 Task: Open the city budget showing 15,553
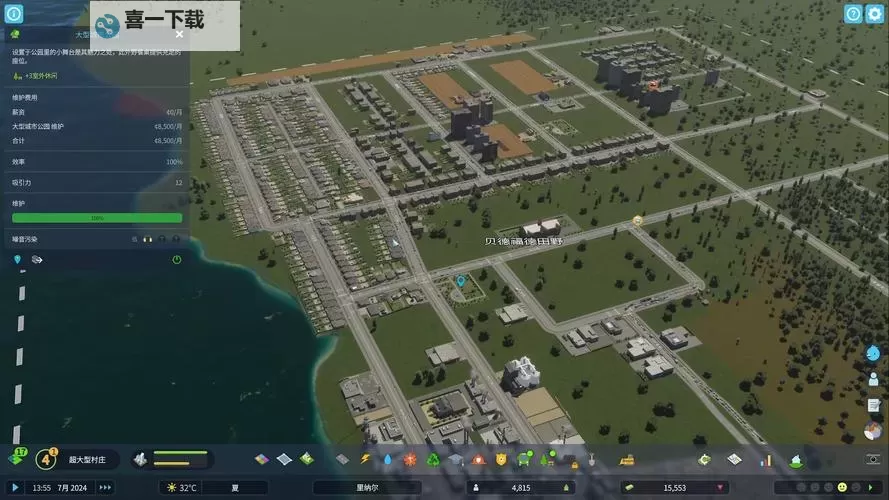coord(673,488)
